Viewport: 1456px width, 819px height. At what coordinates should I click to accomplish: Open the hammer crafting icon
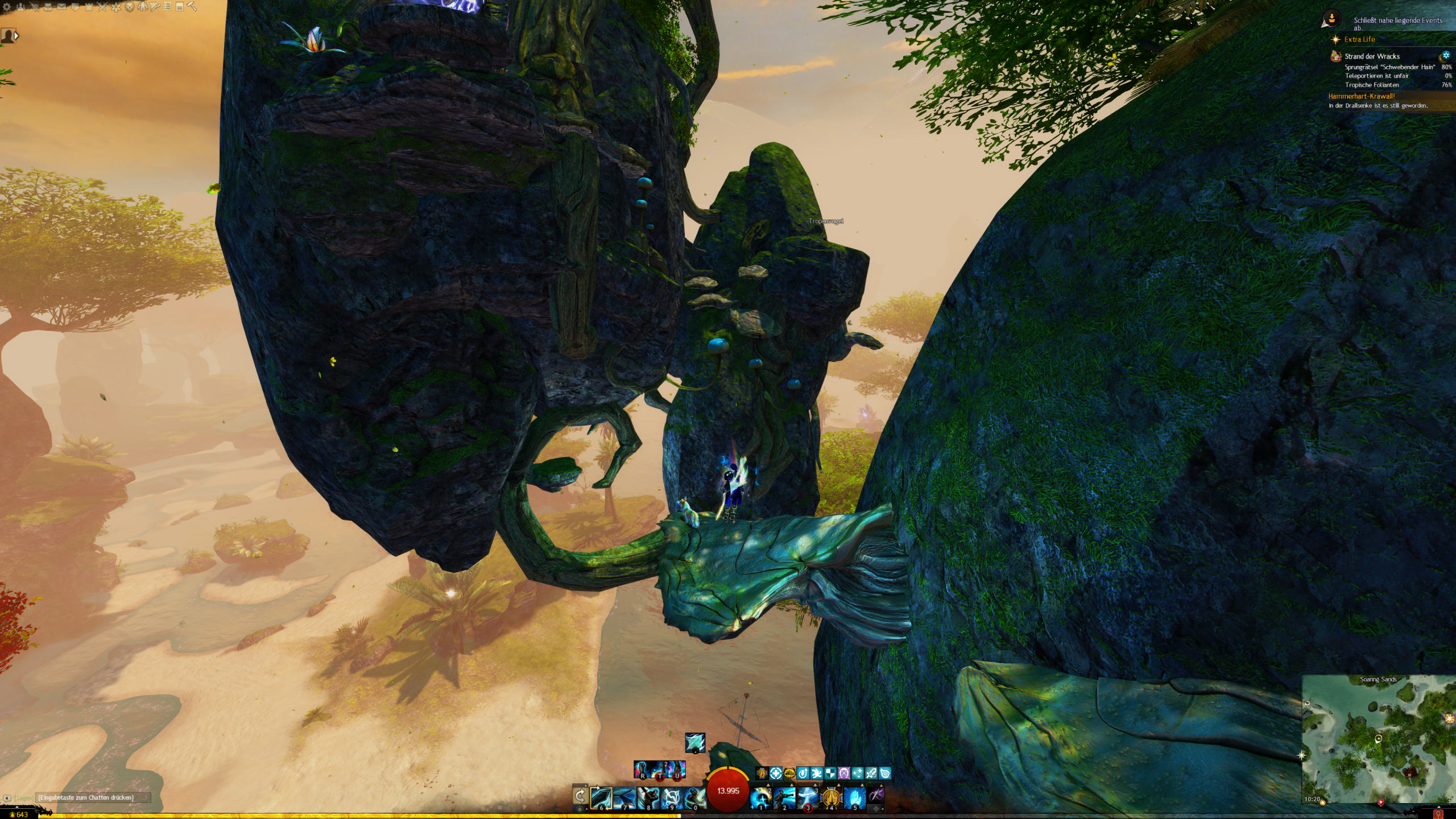[x=192, y=7]
